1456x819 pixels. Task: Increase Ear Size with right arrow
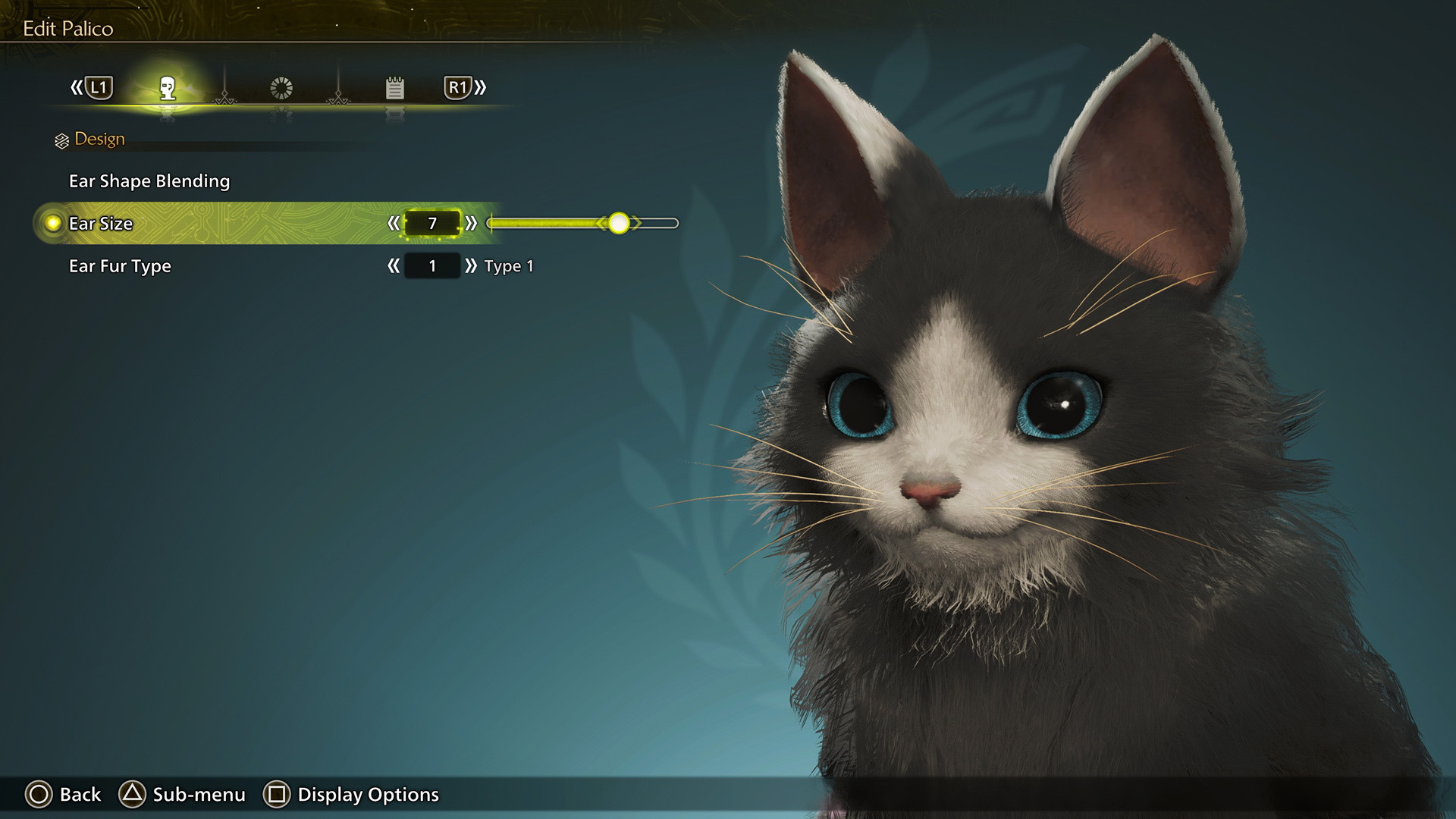tap(471, 224)
